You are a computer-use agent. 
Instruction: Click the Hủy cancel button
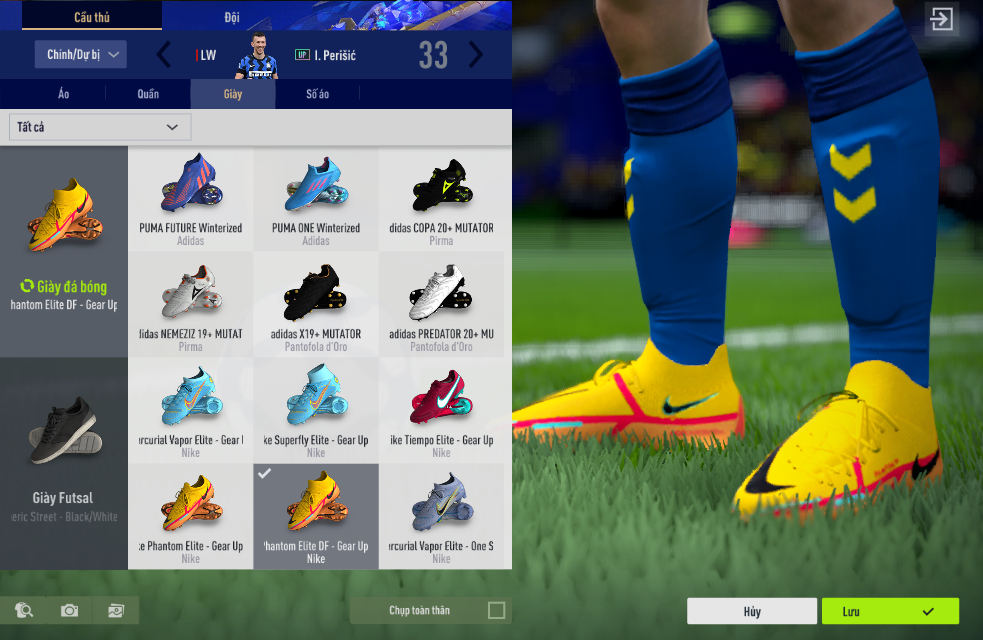tap(752, 611)
